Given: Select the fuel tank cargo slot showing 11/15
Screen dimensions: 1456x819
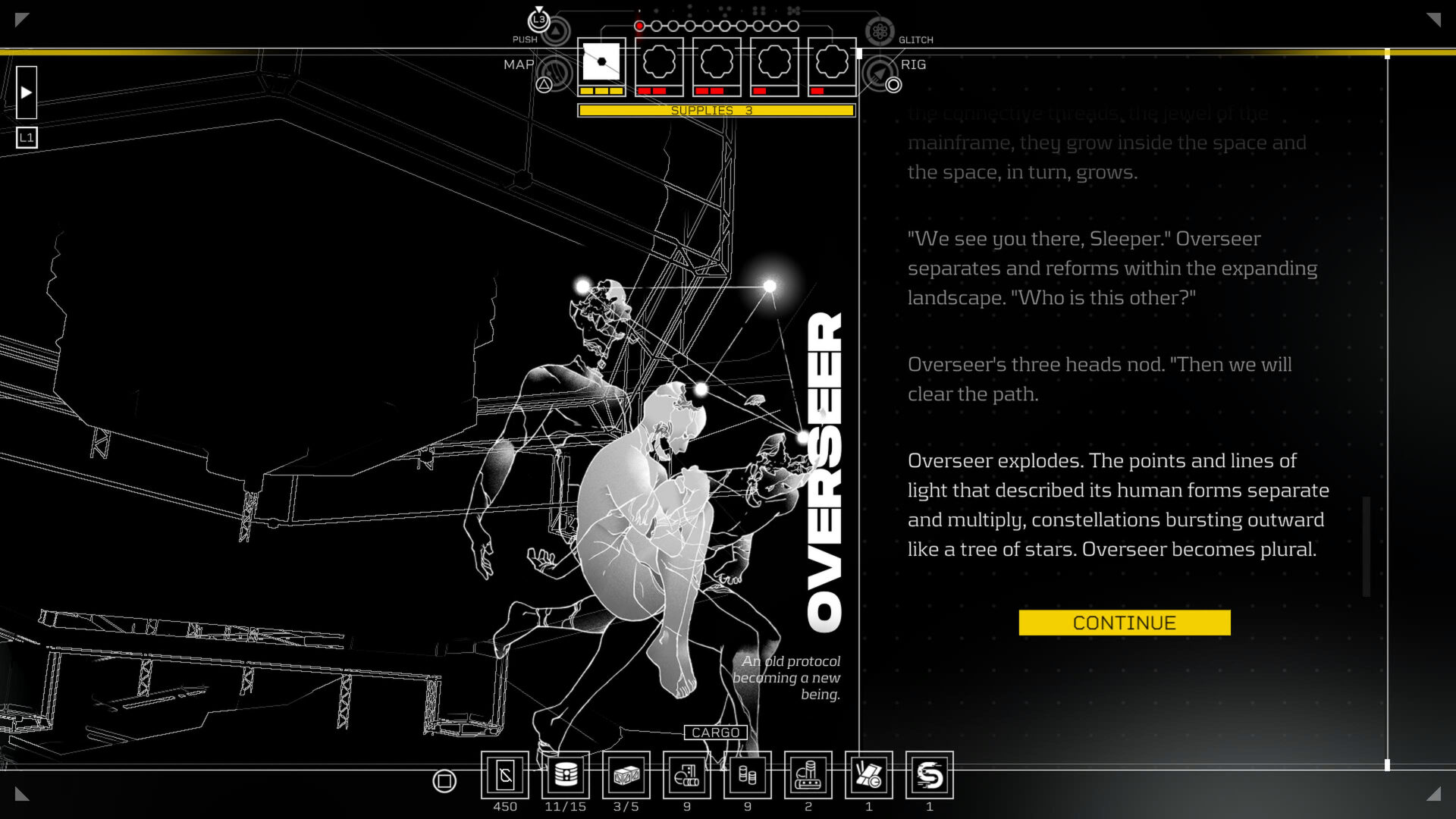Looking at the screenshot, I should click(x=566, y=775).
